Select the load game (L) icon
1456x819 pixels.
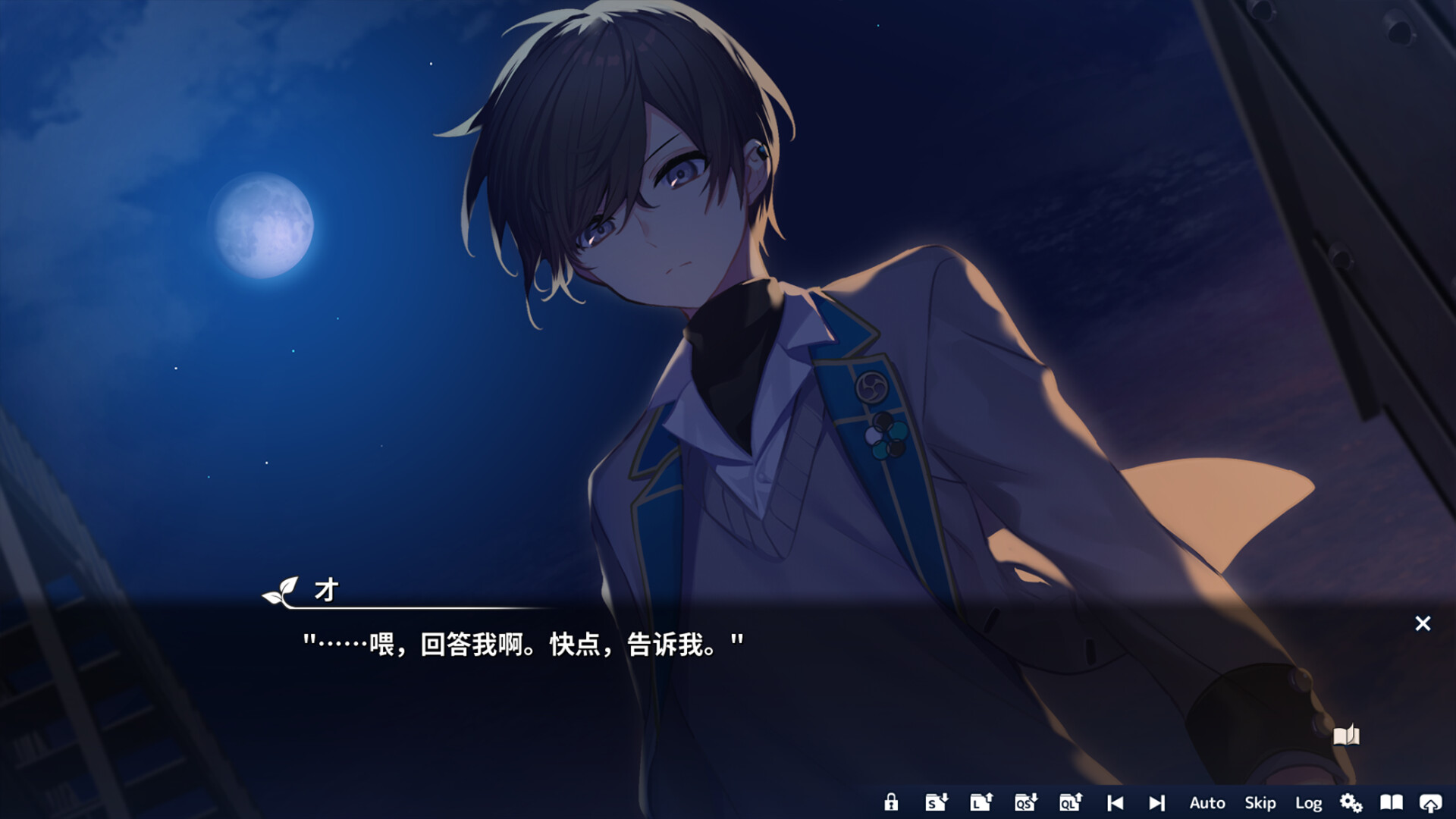tap(981, 802)
